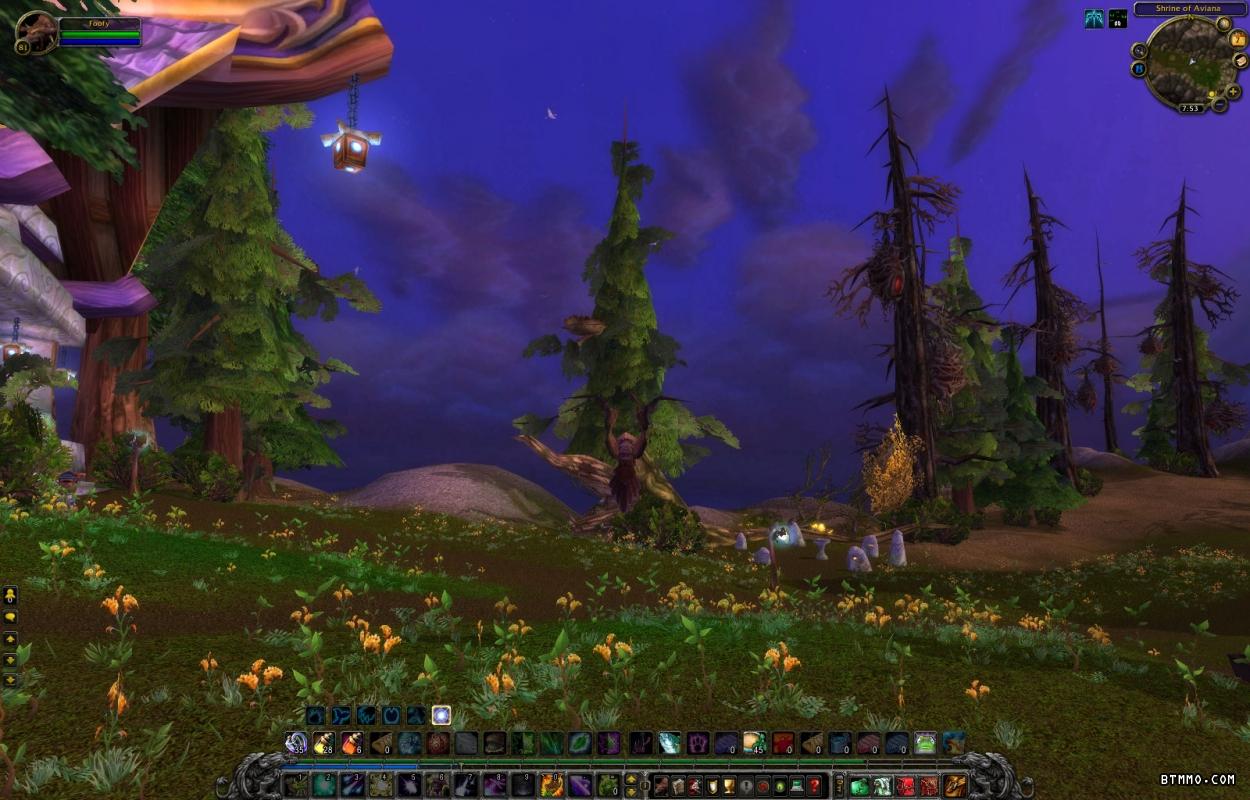Activate the icy blue crystal ability

pyautogui.click(x=669, y=743)
